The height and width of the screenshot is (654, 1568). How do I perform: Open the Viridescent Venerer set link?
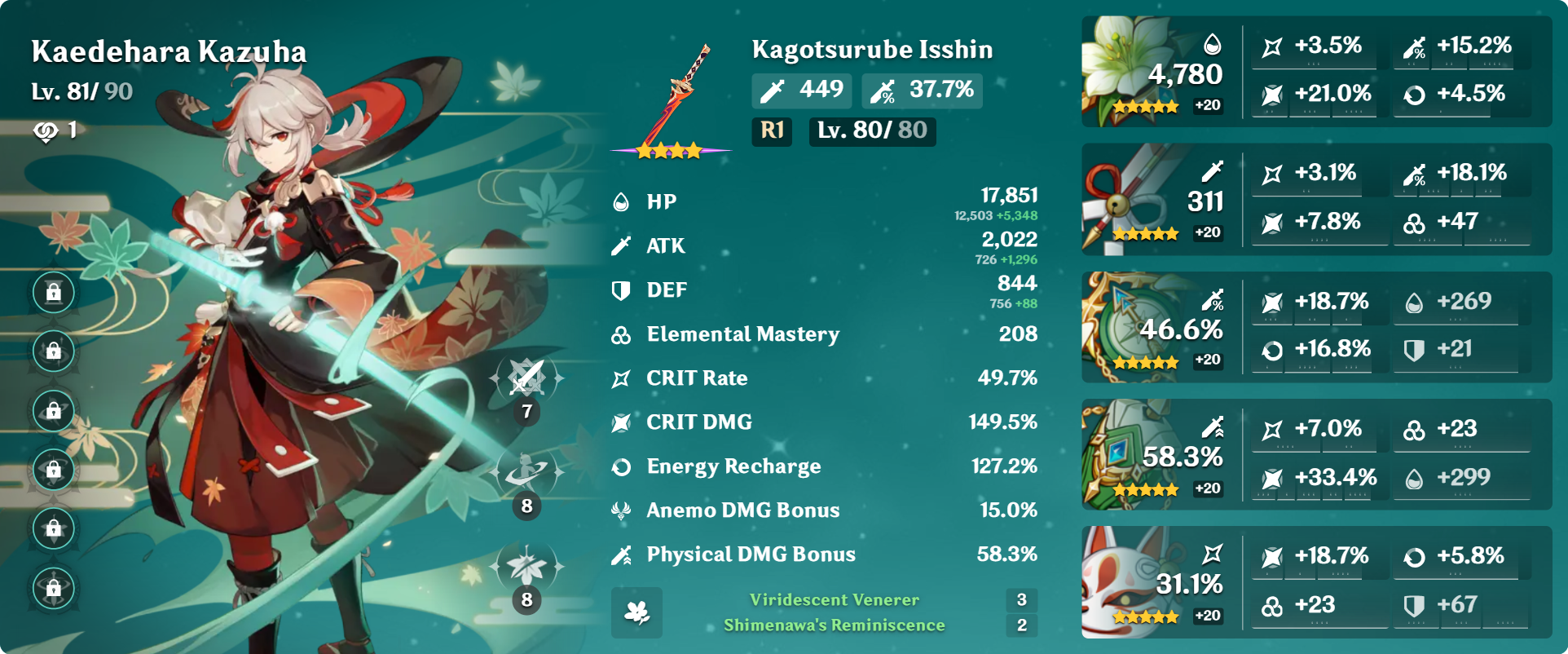coord(833,599)
